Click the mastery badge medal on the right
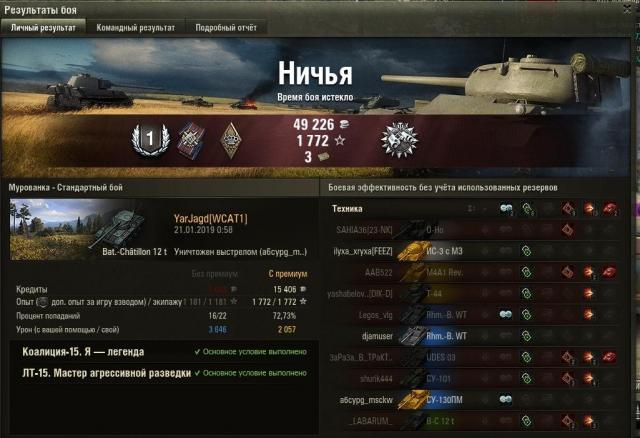 tap(398, 141)
